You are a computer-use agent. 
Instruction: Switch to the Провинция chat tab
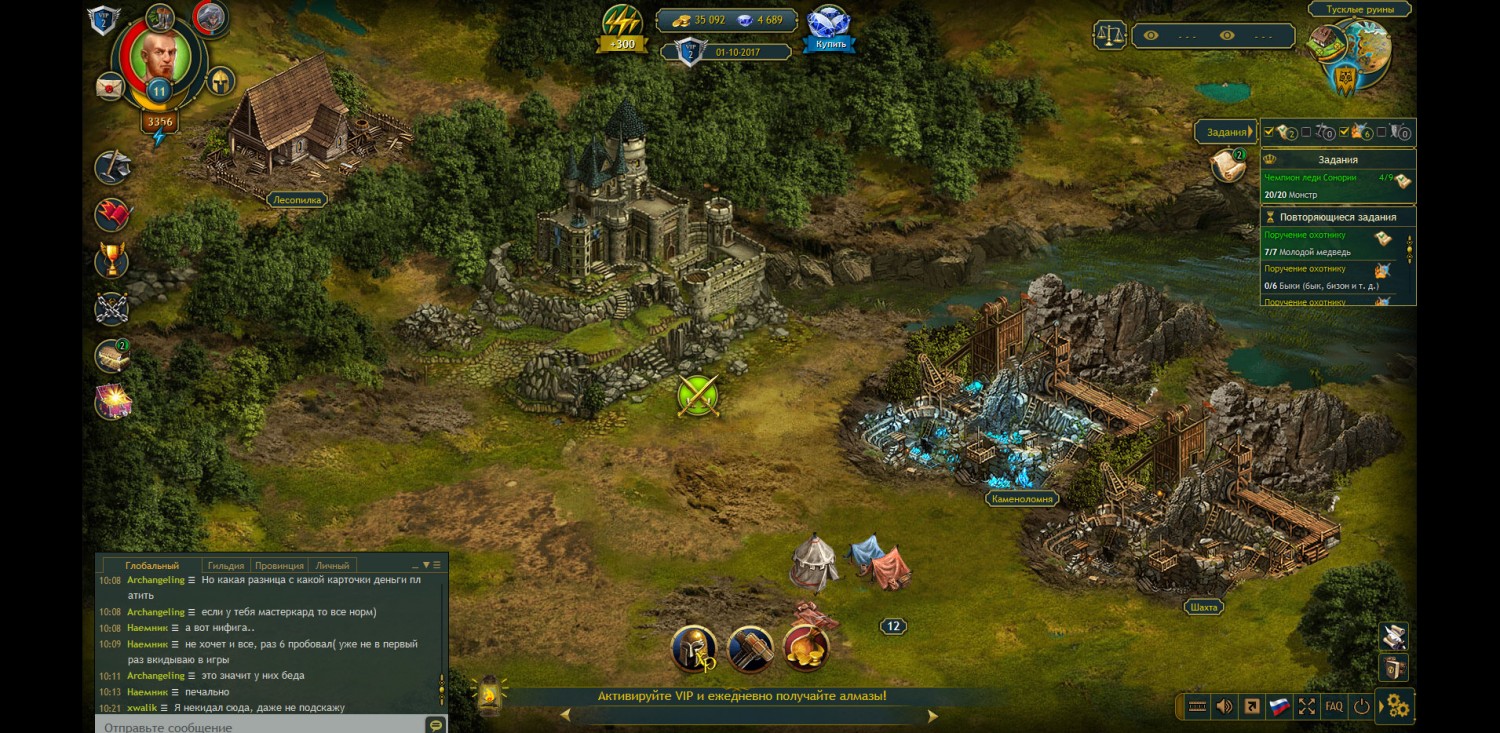pos(279,565)
